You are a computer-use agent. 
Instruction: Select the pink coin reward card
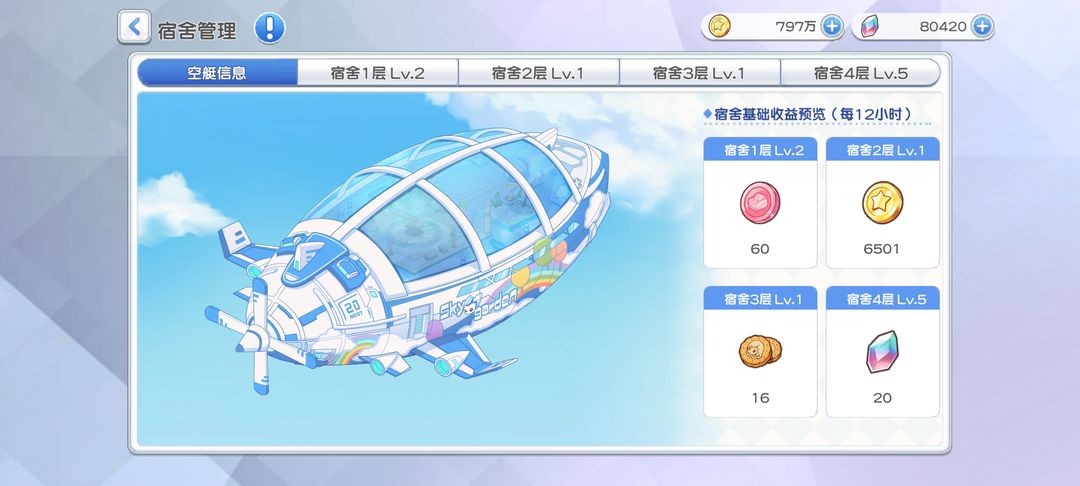click(760, 204)
